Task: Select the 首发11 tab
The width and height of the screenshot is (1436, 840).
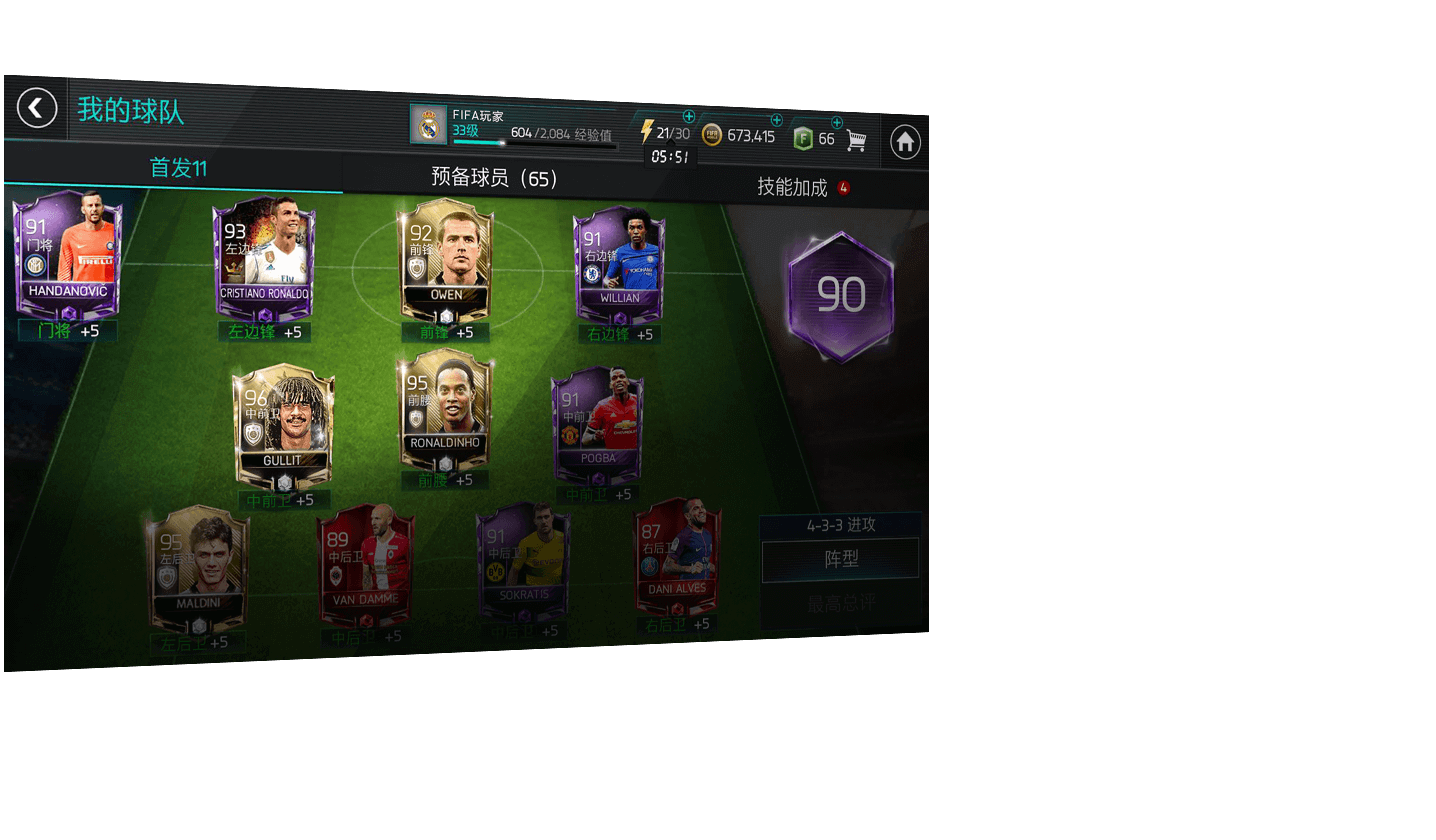Action: [x=178, y=168]
